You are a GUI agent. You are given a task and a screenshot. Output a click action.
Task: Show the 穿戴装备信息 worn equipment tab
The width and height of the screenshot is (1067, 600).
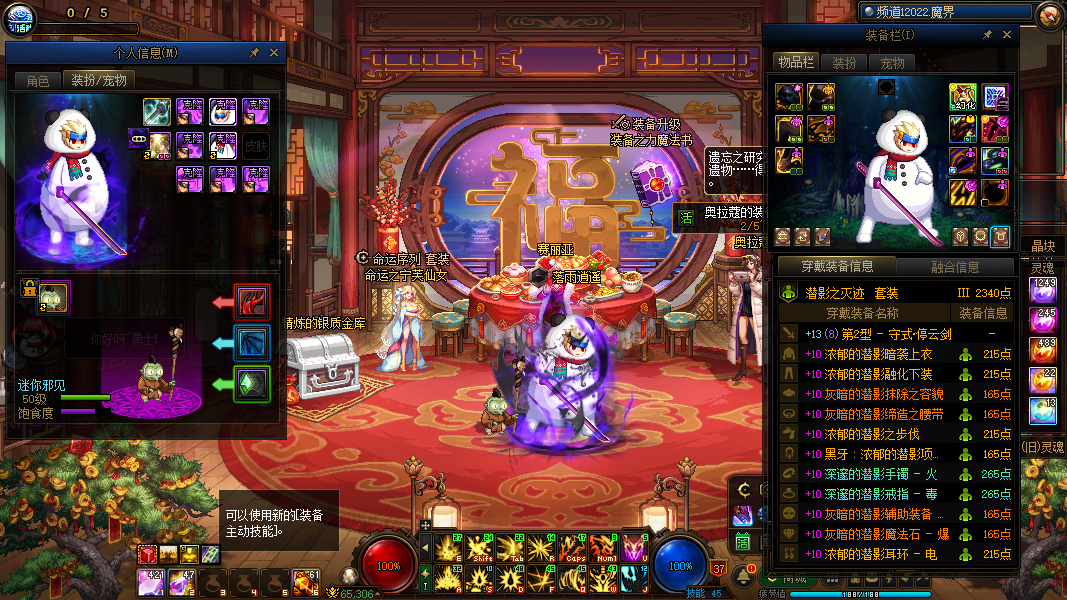838,267
